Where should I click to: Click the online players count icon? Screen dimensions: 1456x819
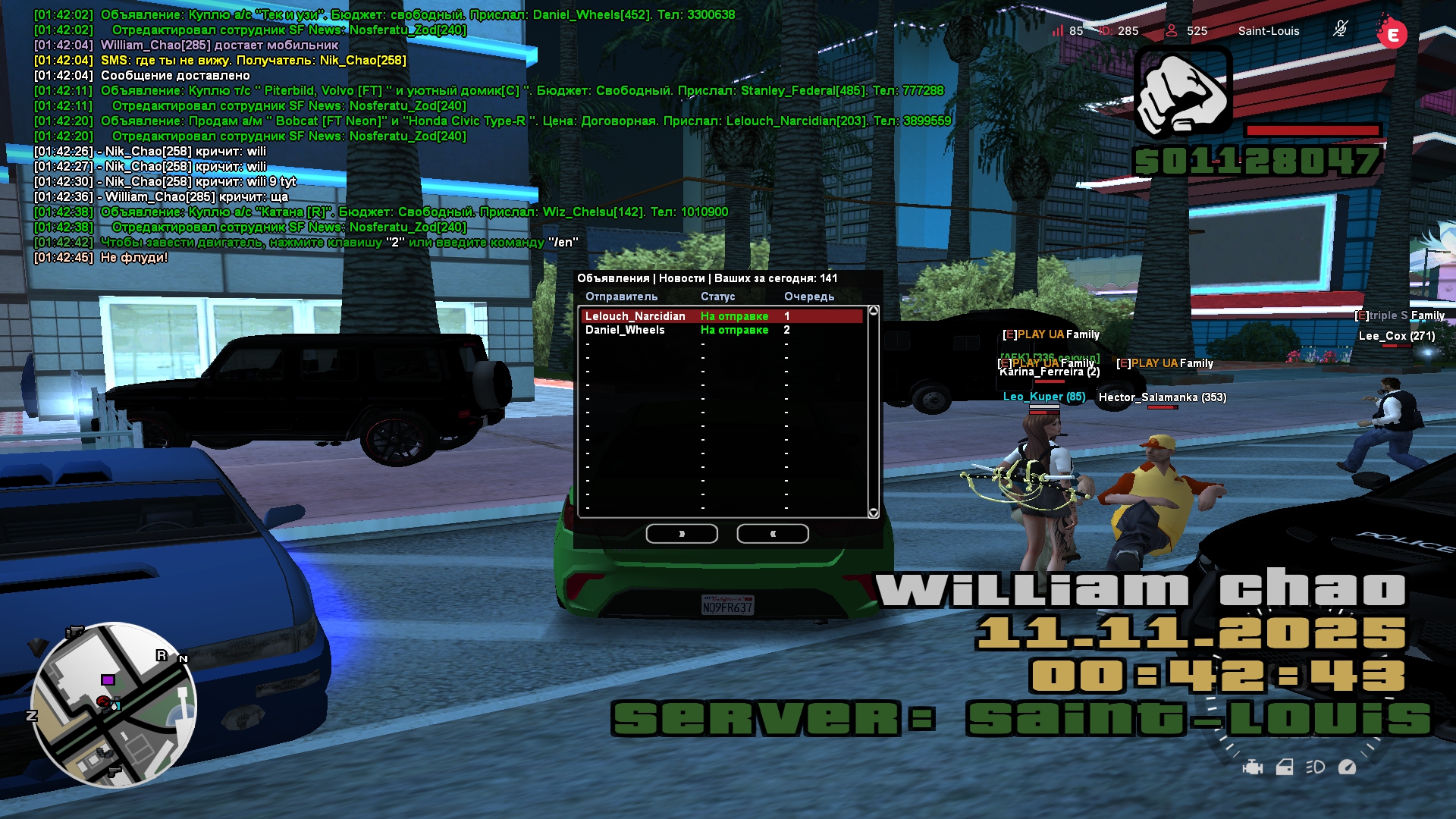(x=1172, y=31)
